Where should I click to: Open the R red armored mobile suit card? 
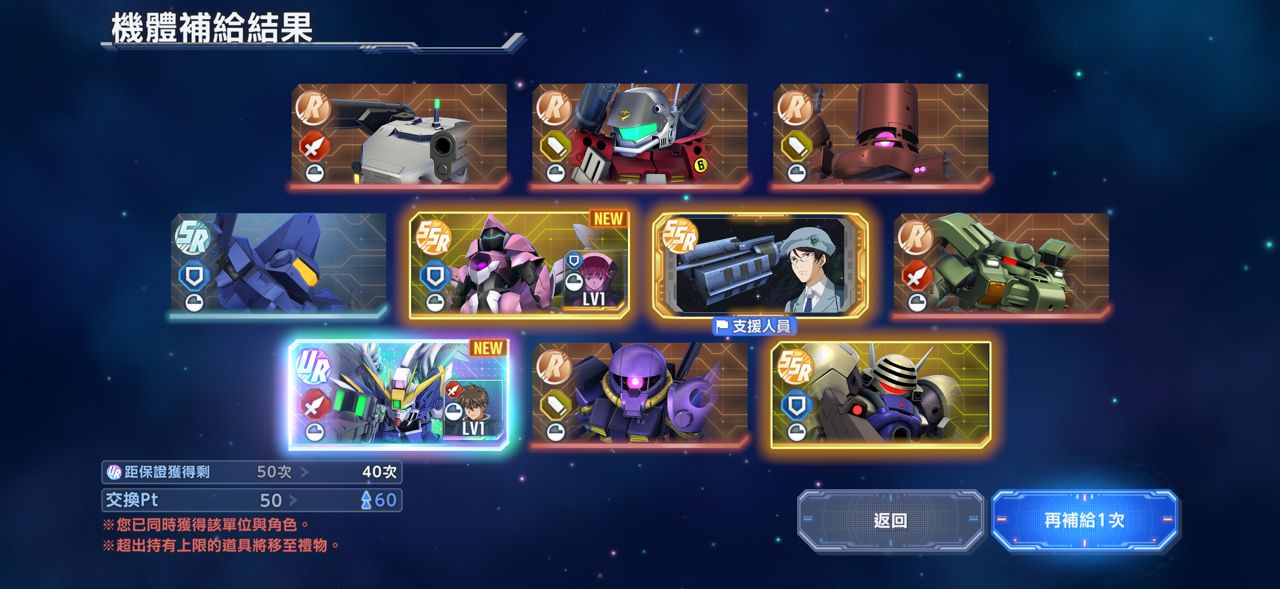click(x=640, y=135)
